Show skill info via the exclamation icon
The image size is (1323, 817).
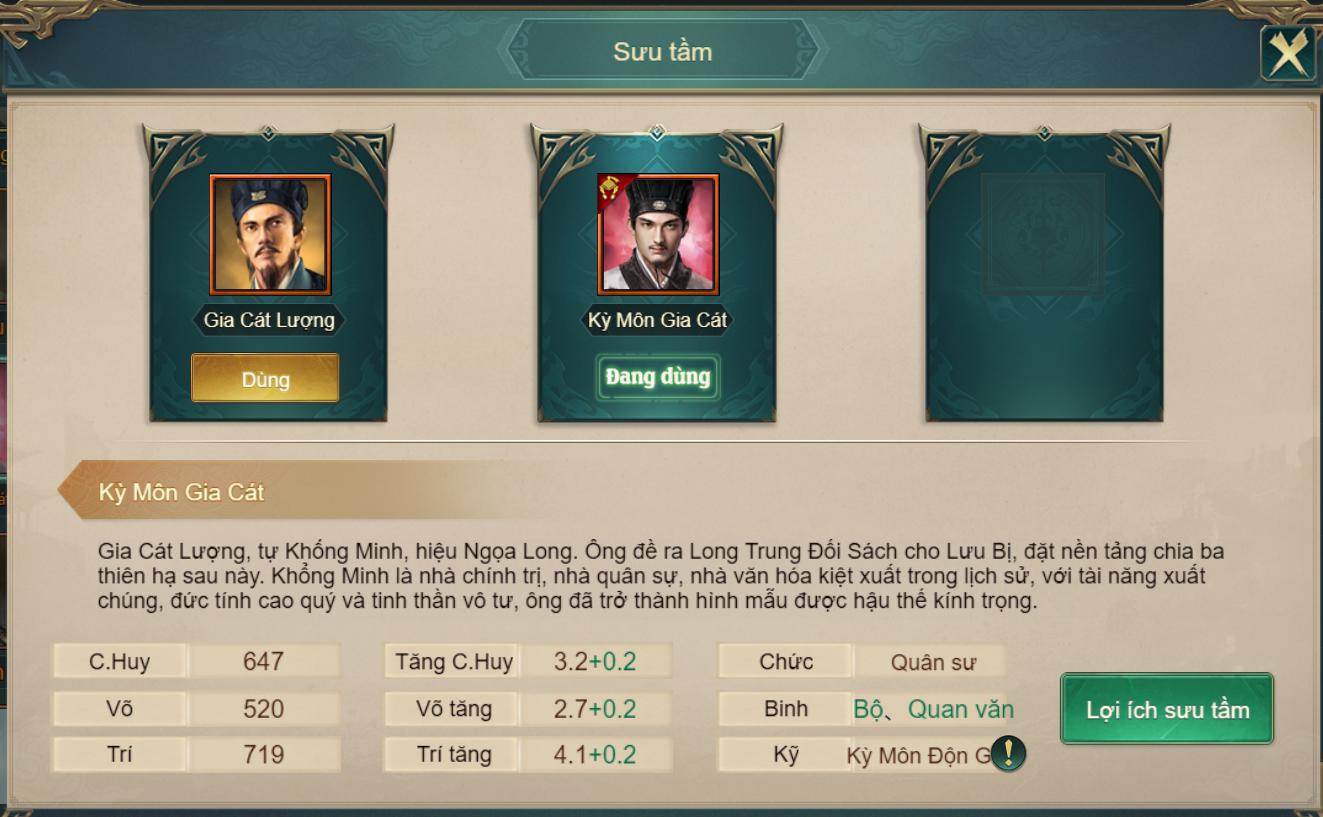[1008, 753]
